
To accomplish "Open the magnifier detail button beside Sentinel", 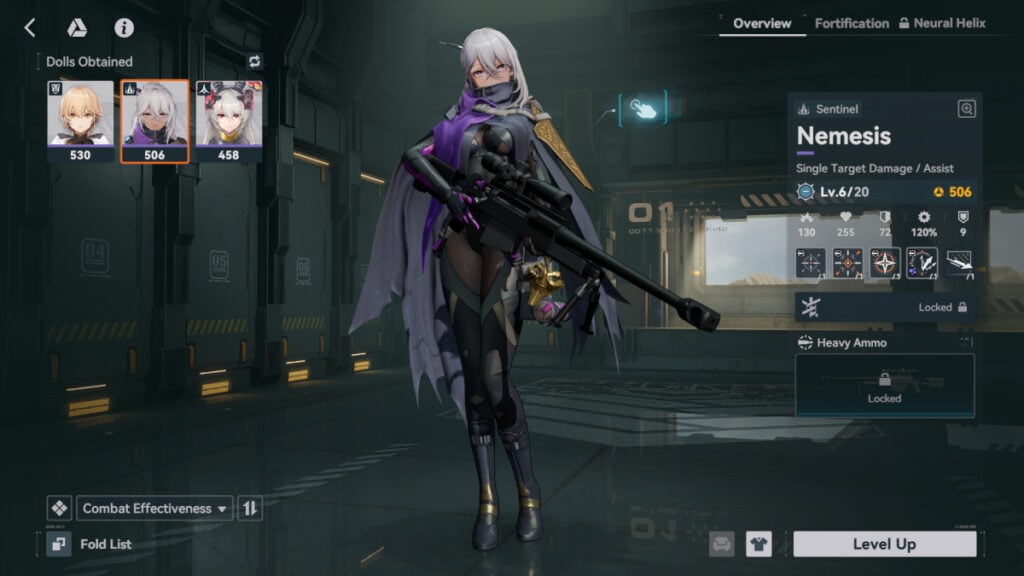I will [966, 109].
